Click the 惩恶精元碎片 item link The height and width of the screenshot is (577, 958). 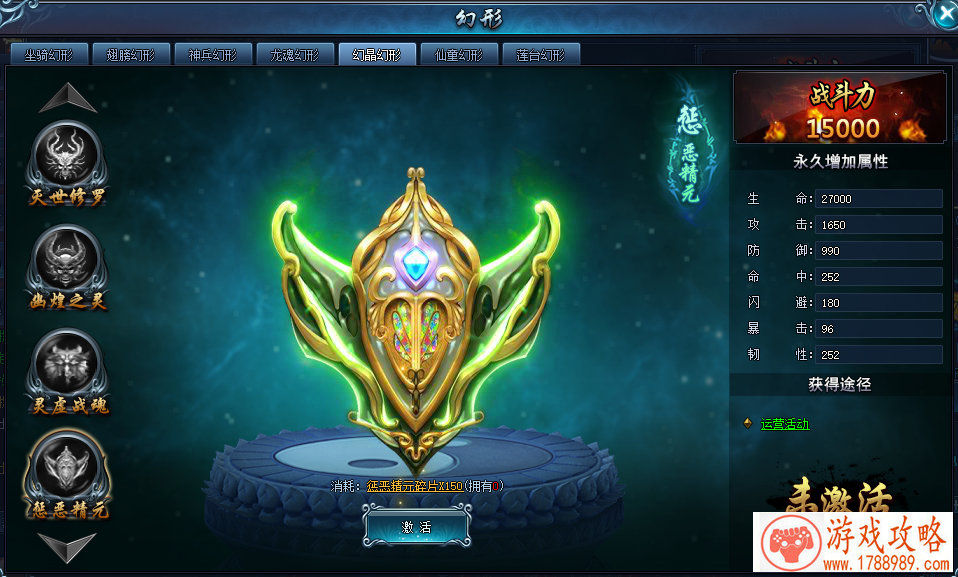tap(413, 486)
